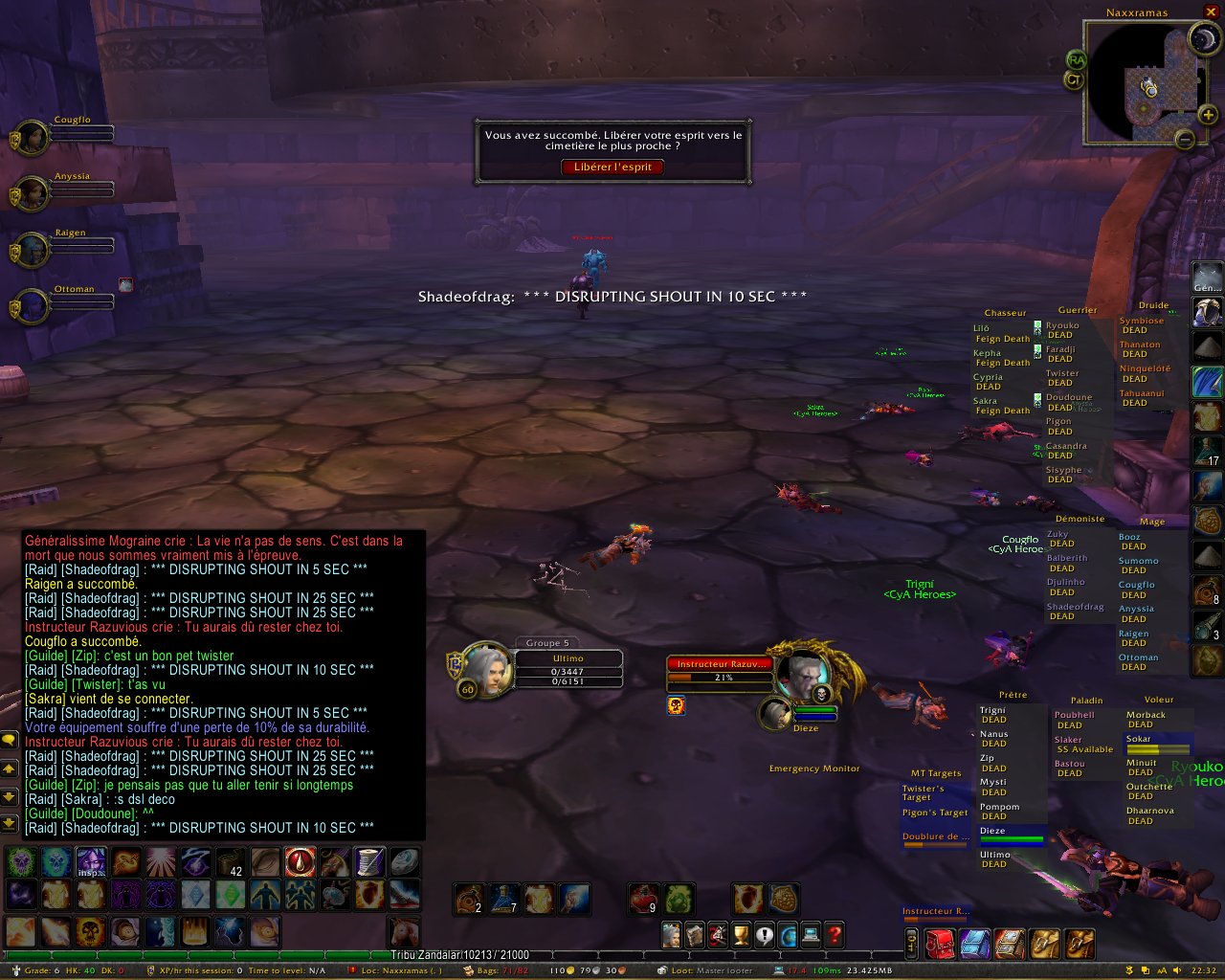
Task: Open the red backpack bag slot
Action: coord(939,944)
